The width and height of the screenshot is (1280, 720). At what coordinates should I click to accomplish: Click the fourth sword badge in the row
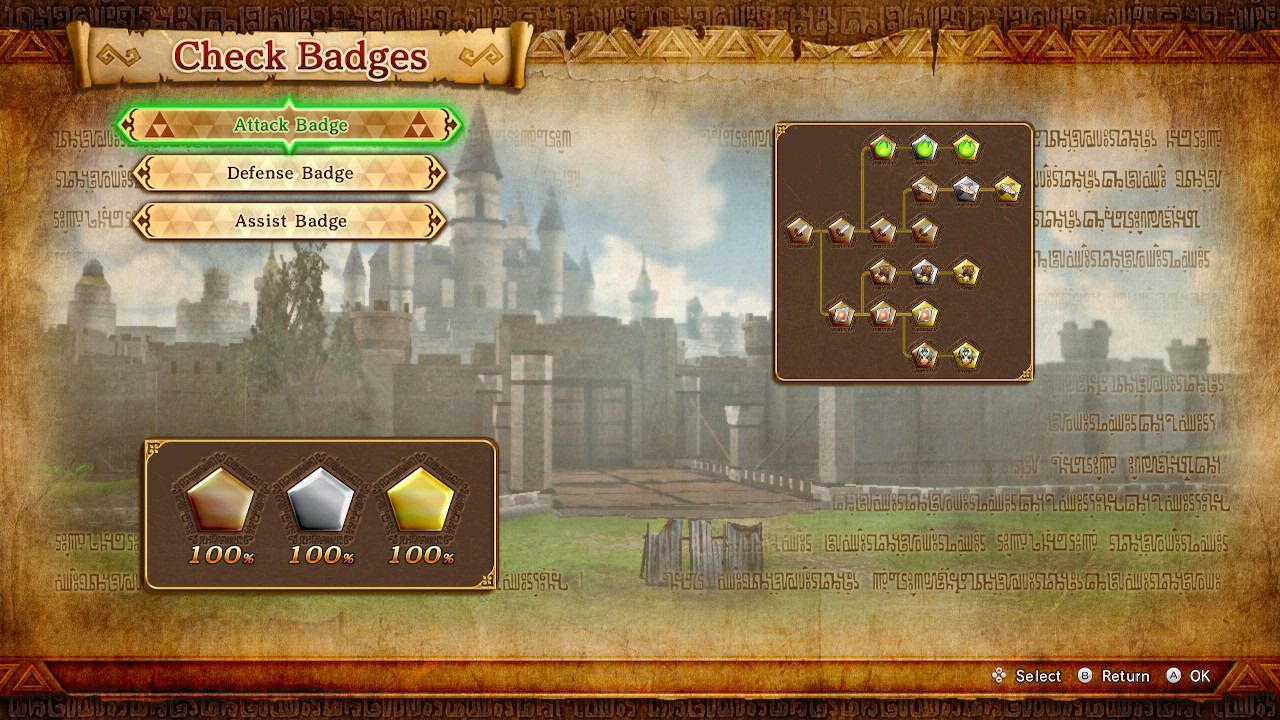(925, 230)
